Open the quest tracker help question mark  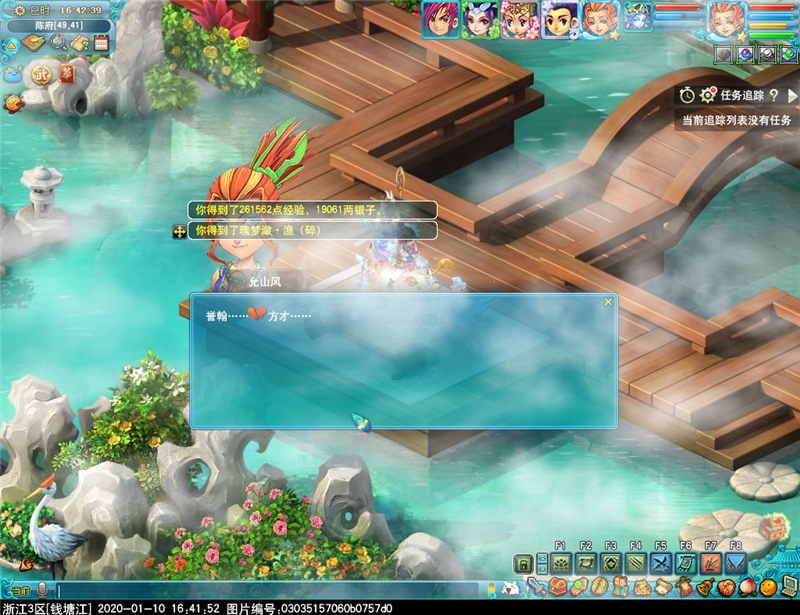click(774, 95)
